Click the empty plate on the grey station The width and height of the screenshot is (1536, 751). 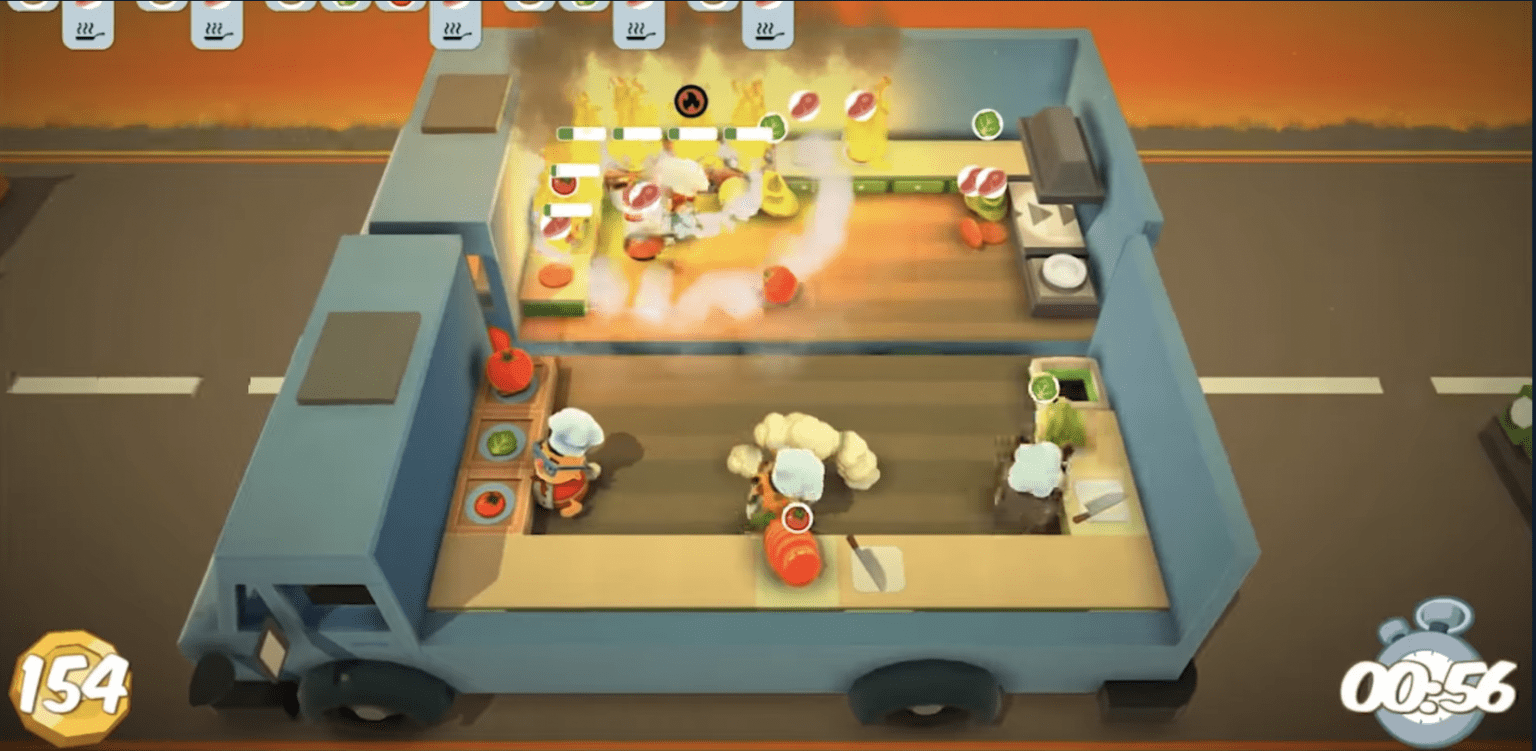coord(1060,268)
